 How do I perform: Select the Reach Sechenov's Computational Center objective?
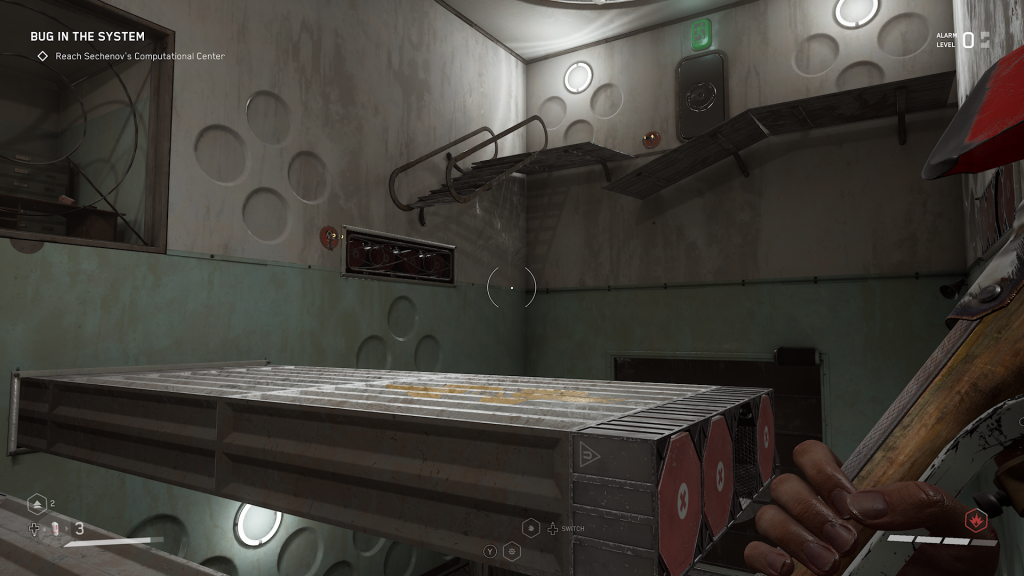(x=131, y=56)
